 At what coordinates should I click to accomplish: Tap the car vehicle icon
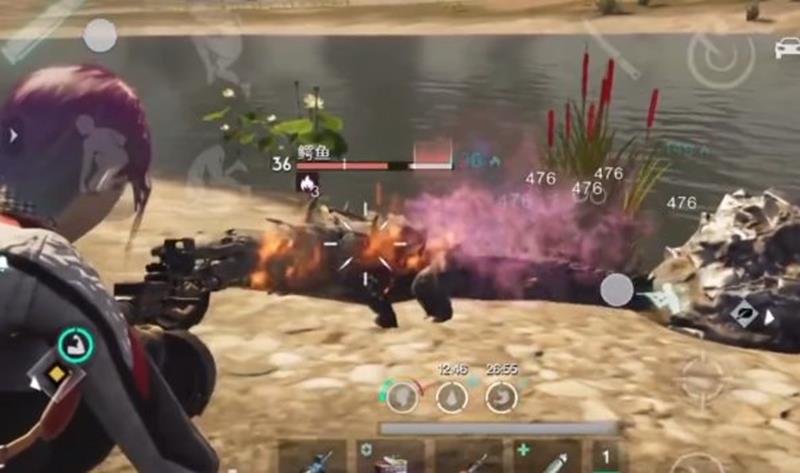786,47
